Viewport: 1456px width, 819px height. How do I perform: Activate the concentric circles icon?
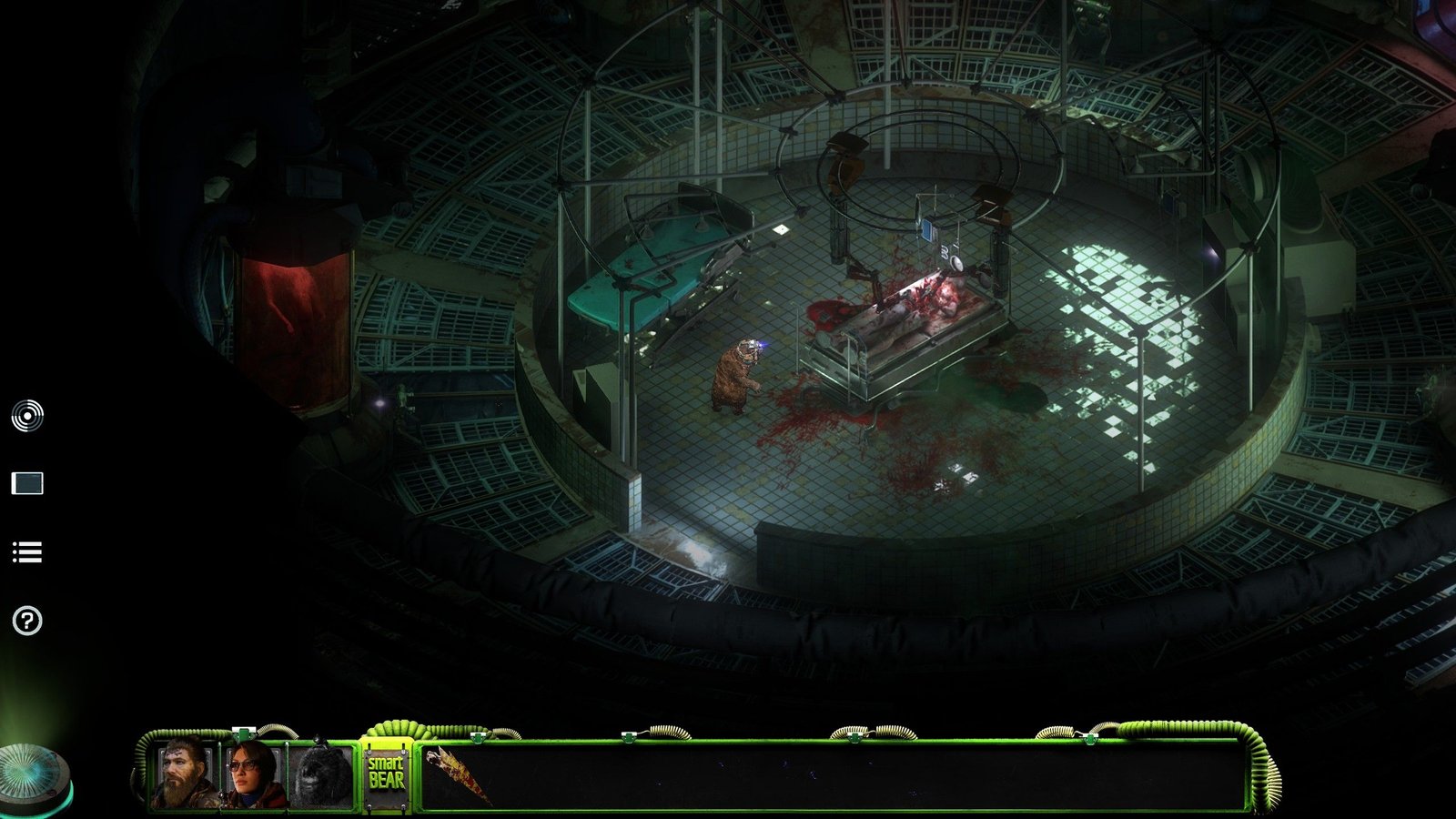click(x=27, y=416)
